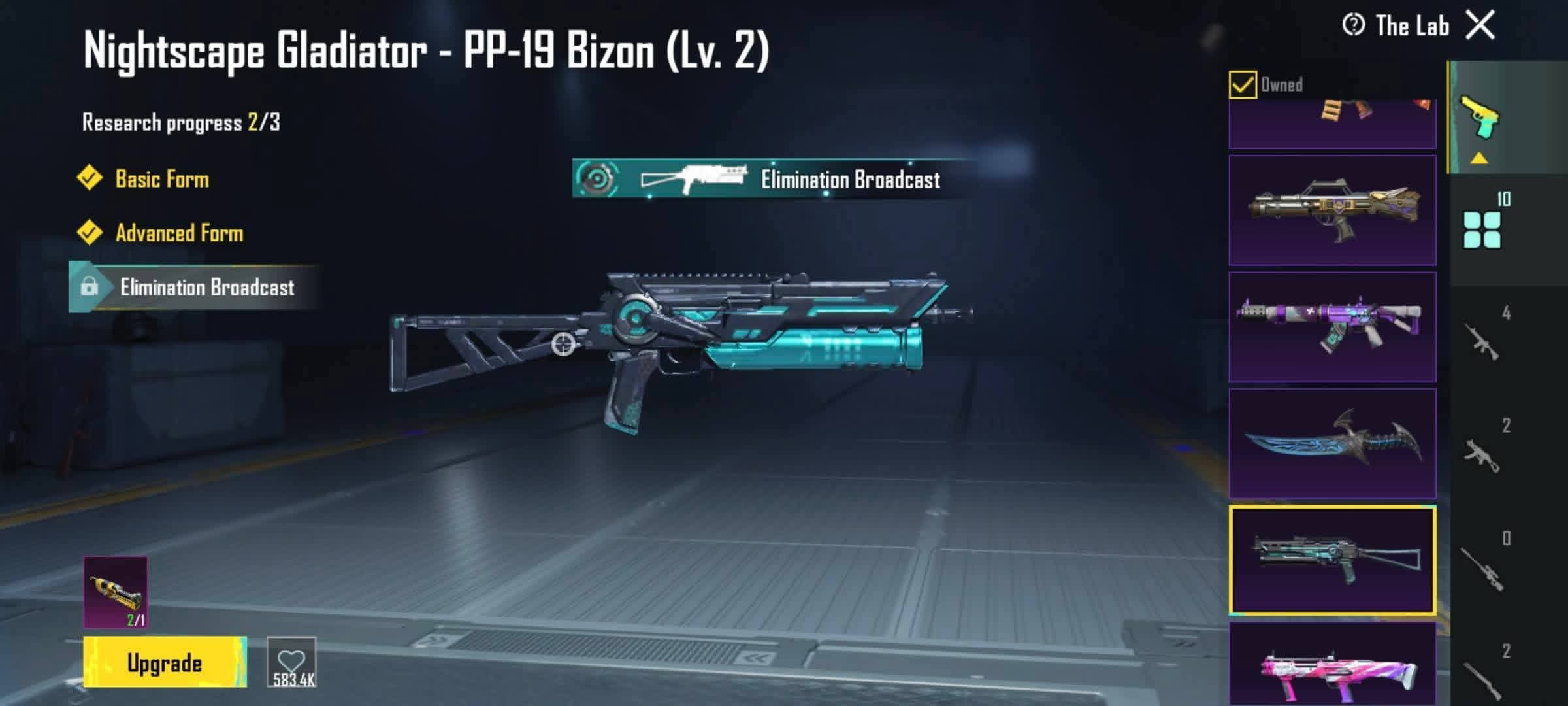This screenshot has width=1568, height=706.
Task: Select the purple rifle skin thumbnail
Action: (1332, 327)
